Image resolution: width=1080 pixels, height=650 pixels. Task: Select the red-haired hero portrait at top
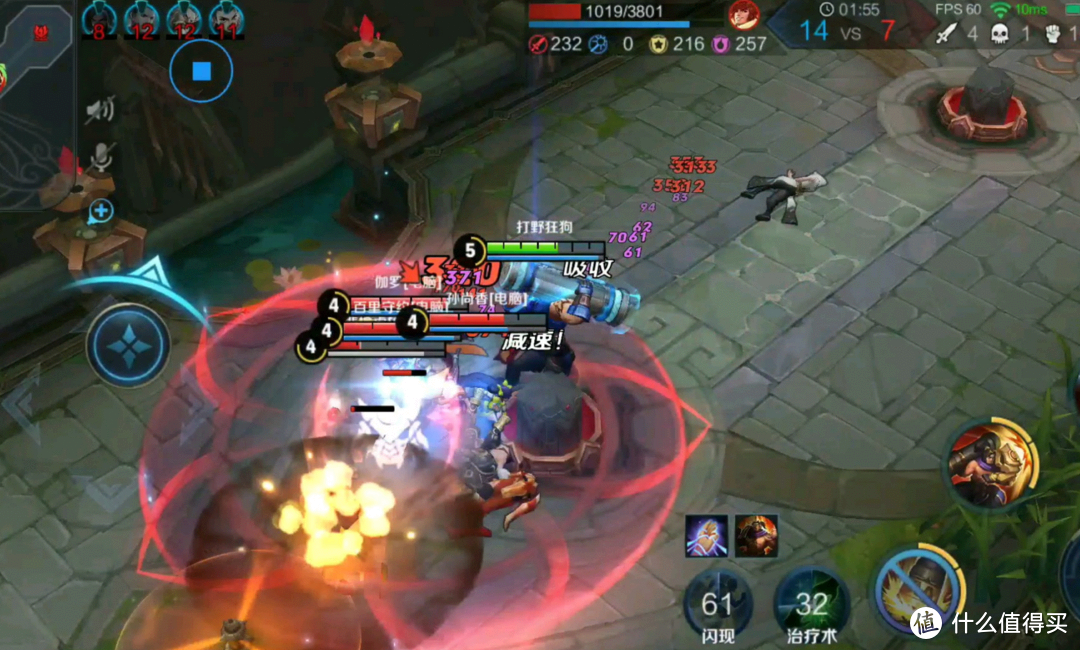click(x=743, y=13)
